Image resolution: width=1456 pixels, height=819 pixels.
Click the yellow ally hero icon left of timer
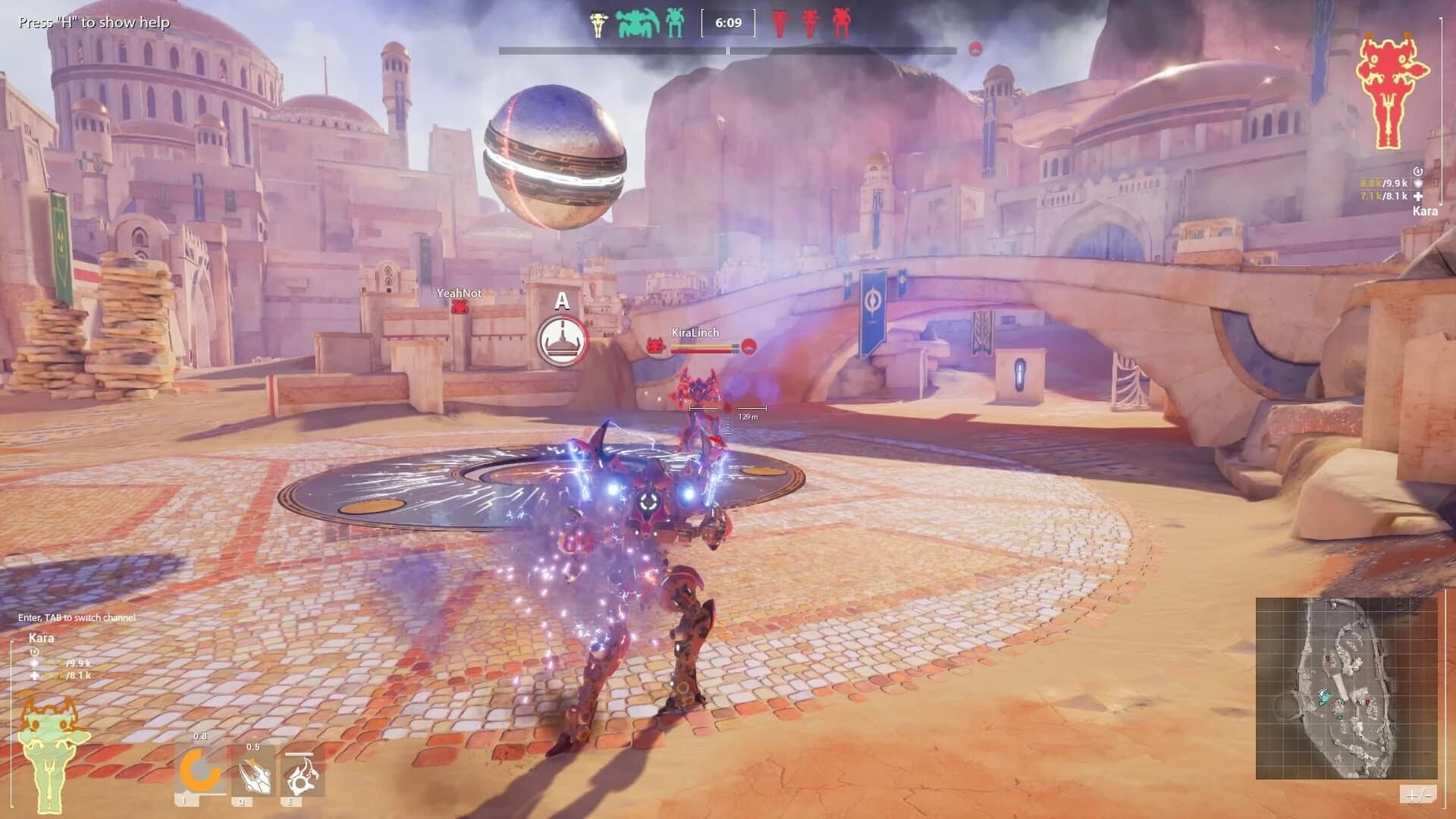(599, 23)
